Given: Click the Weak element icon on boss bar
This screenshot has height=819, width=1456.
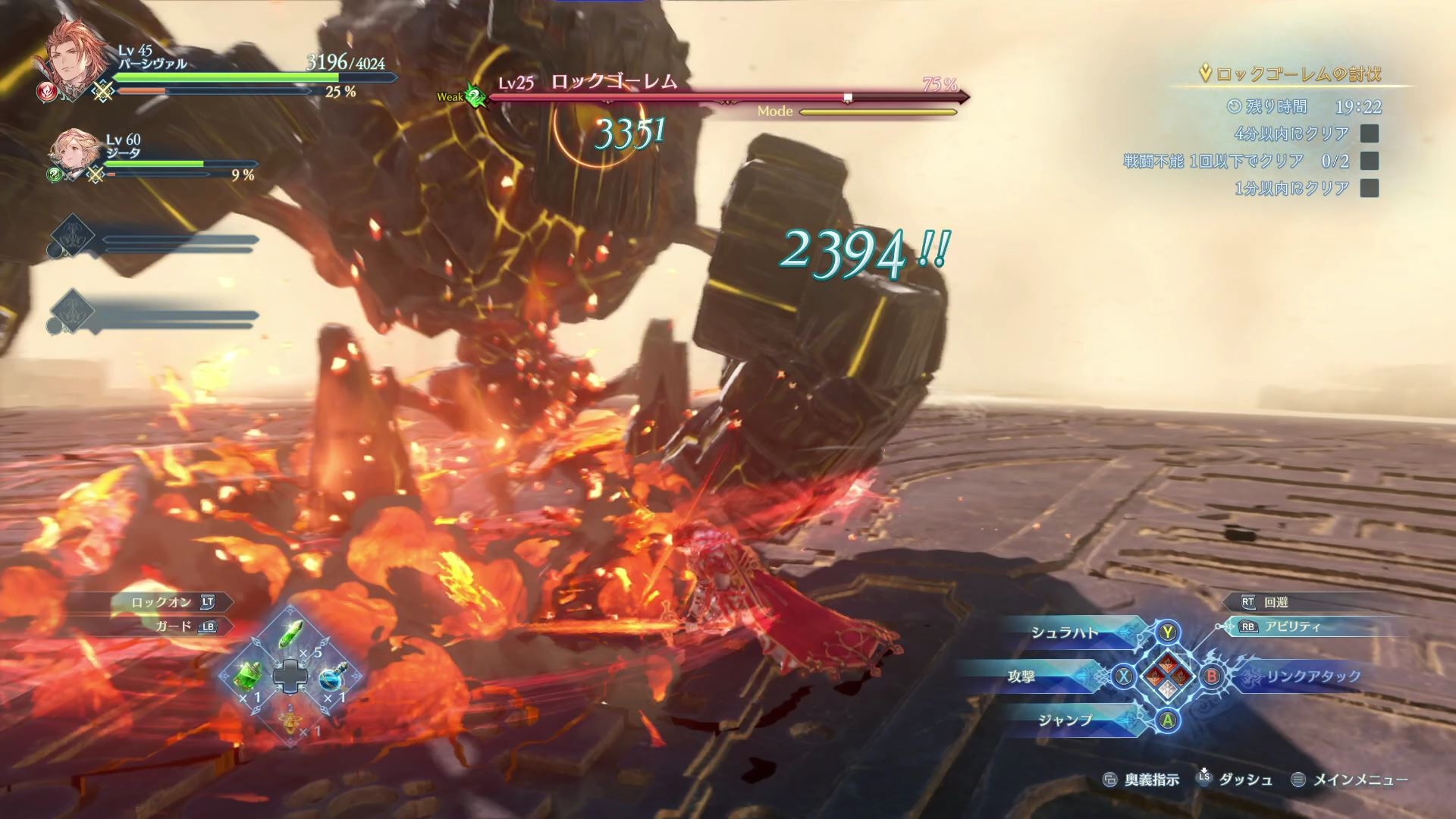Looking at the screenshot, I should pos(475,97).
